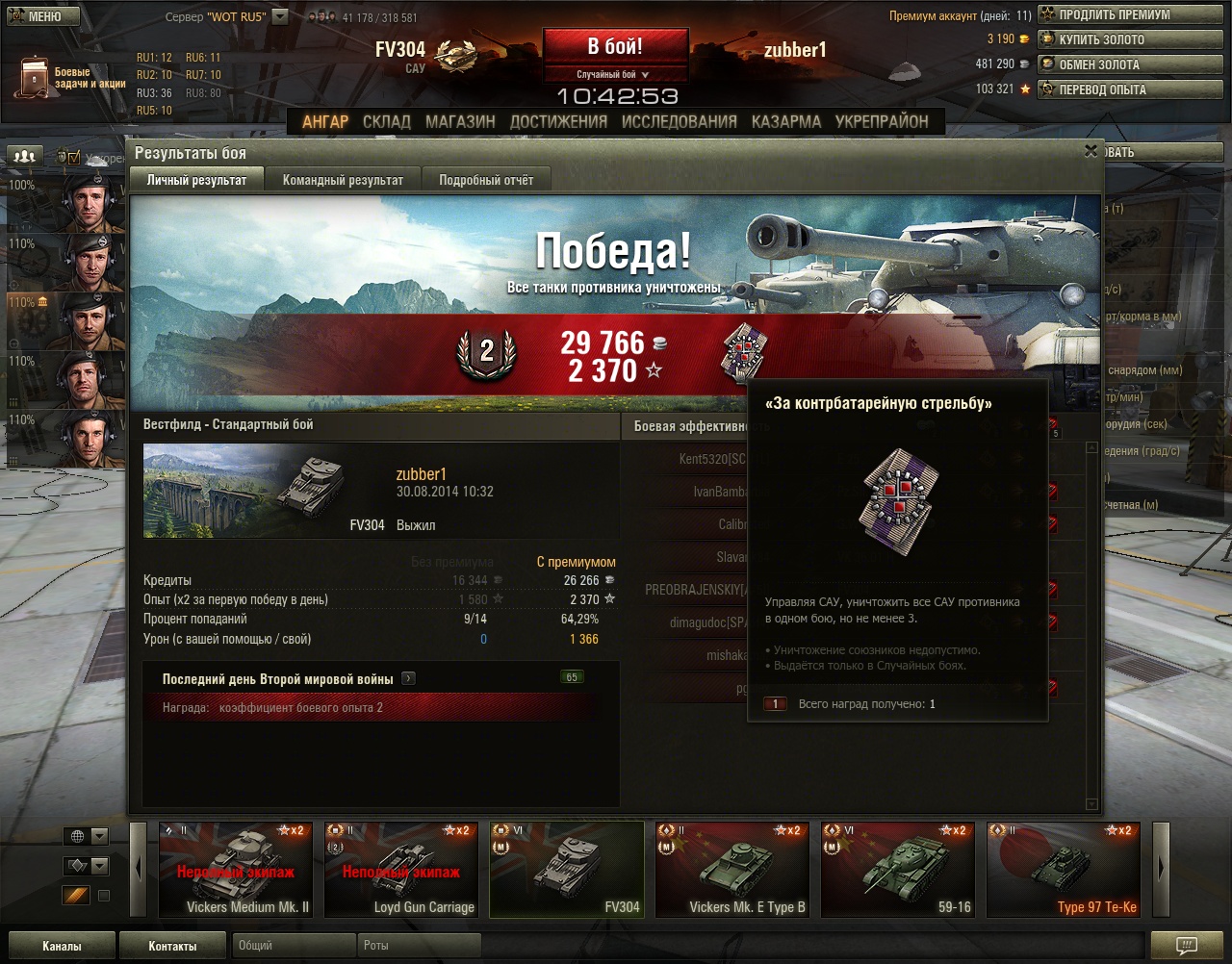Open the Каналы chat channels
The width and height of the screenshot is (1232, 964).
[x=62, y=946]
